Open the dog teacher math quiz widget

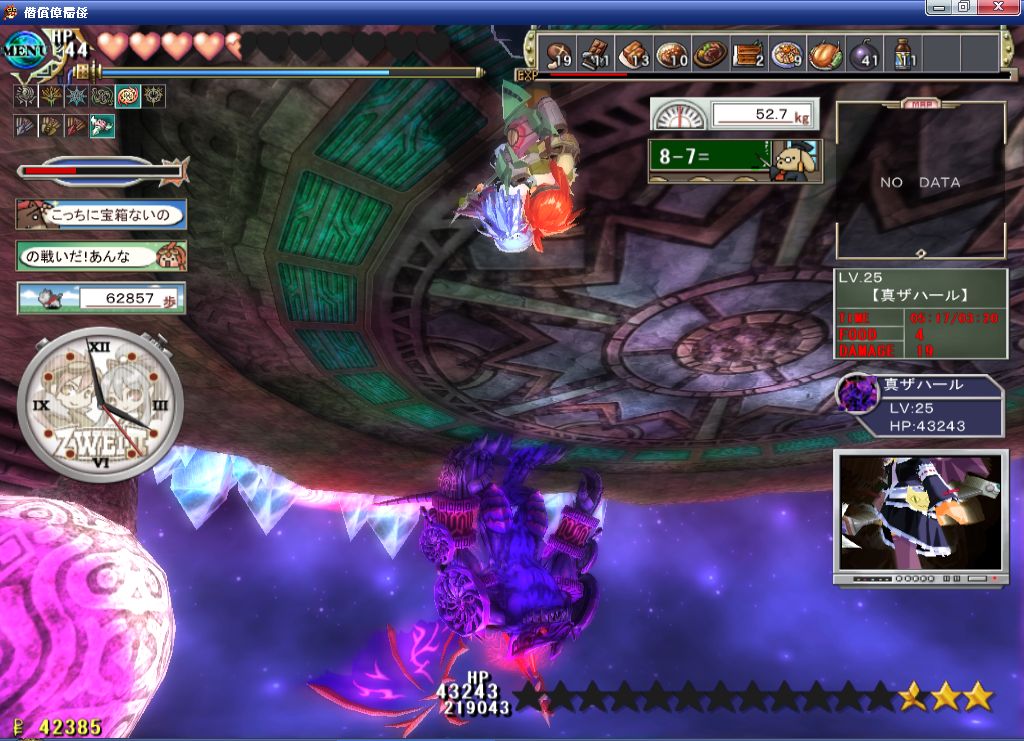click(x=735, y=160)
